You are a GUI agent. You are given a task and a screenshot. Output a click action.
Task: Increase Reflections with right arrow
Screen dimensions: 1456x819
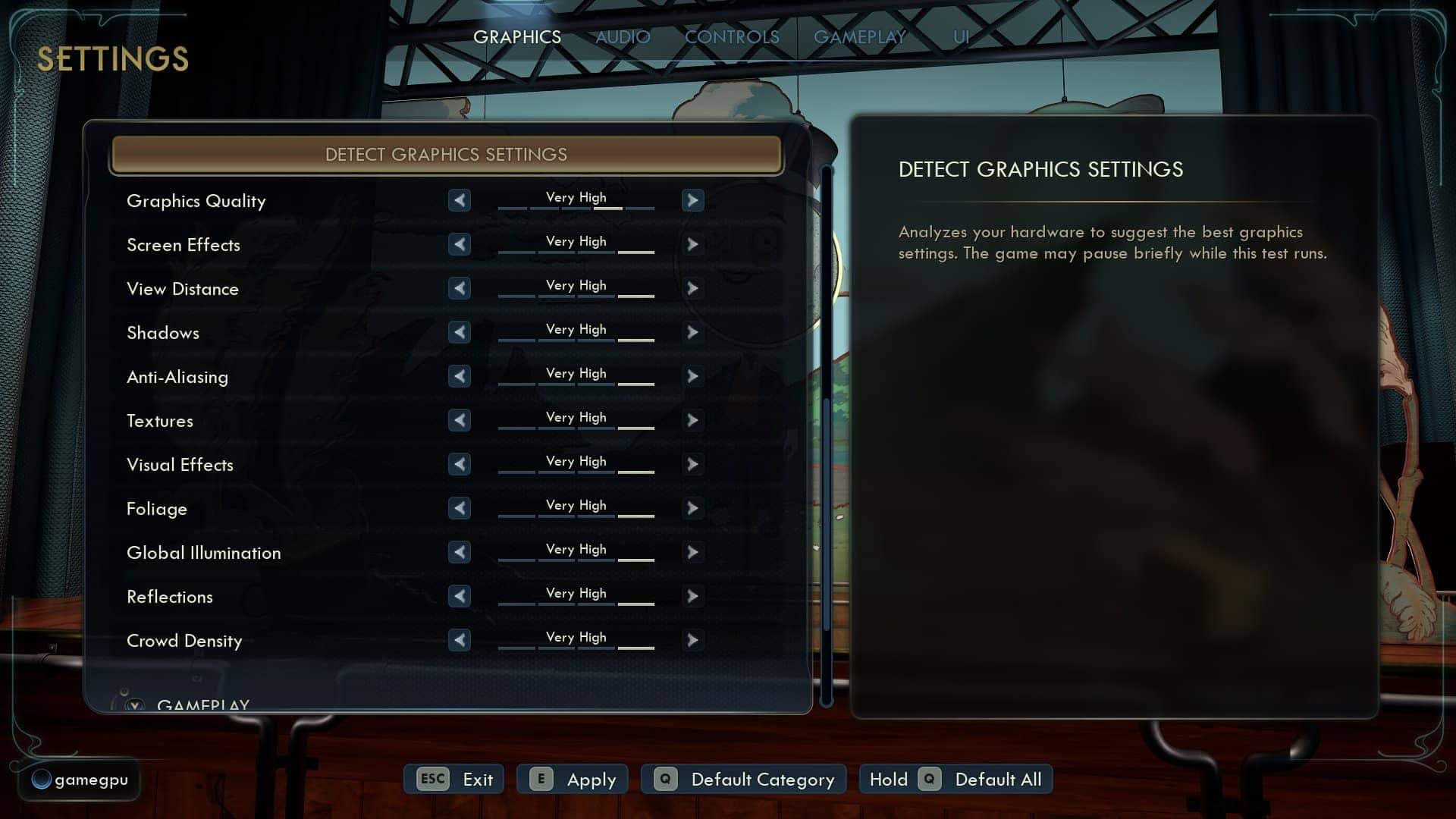(692, 596)
